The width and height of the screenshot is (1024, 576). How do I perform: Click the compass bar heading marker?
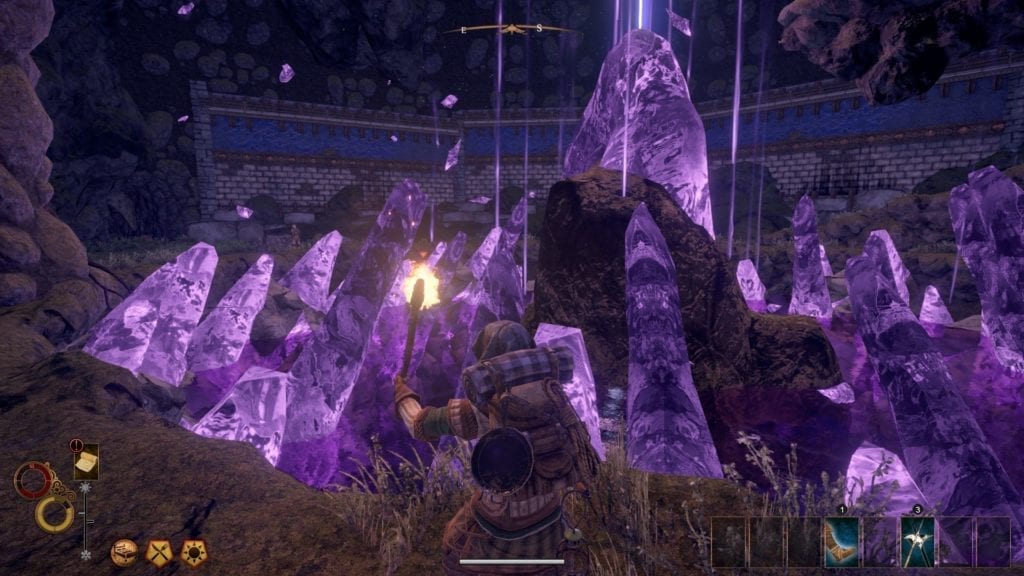pyautogui.click(x=512, y=29)
